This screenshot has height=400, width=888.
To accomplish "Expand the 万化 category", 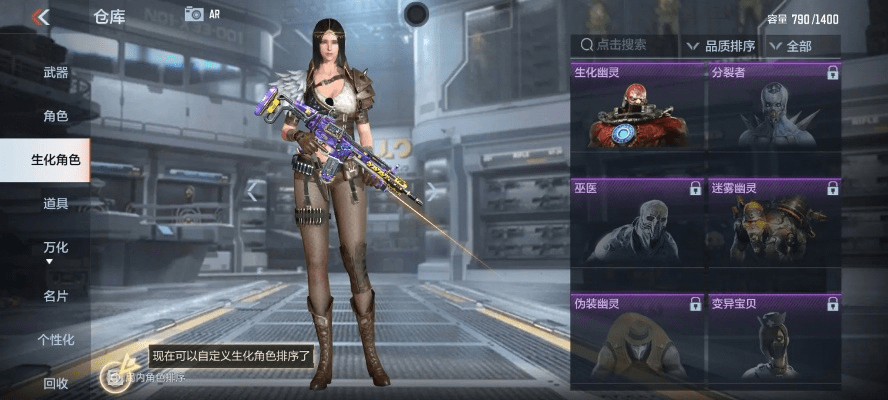I will tap(56, 249).
